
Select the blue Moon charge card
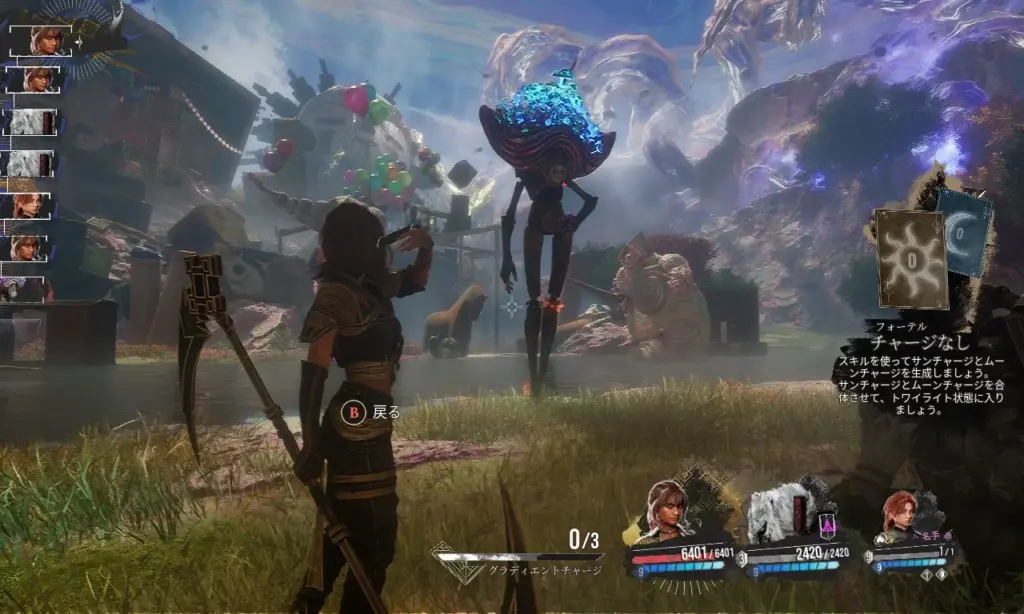point(967,232)
